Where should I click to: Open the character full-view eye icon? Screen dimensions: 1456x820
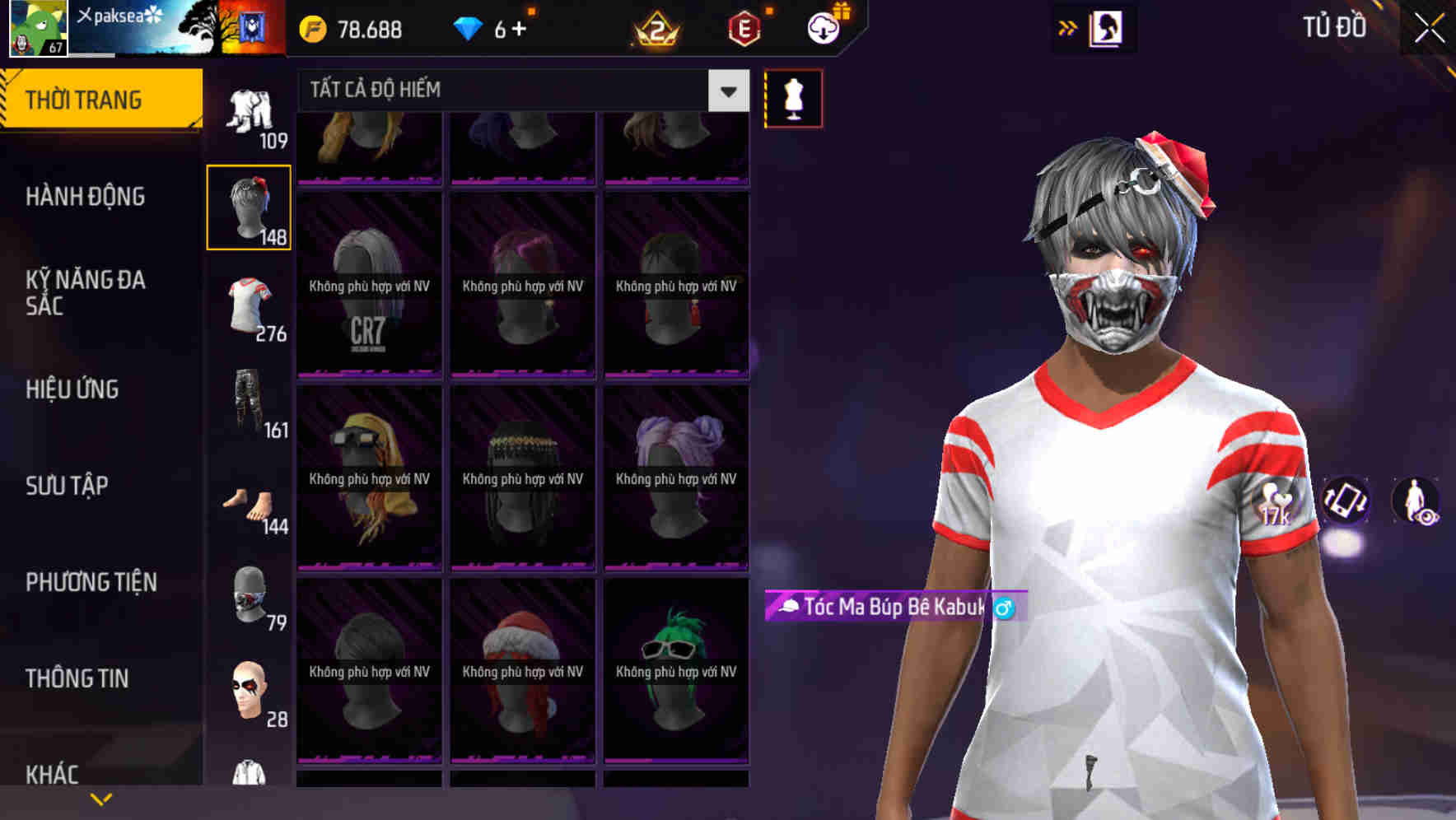(x=1416, y=502)
